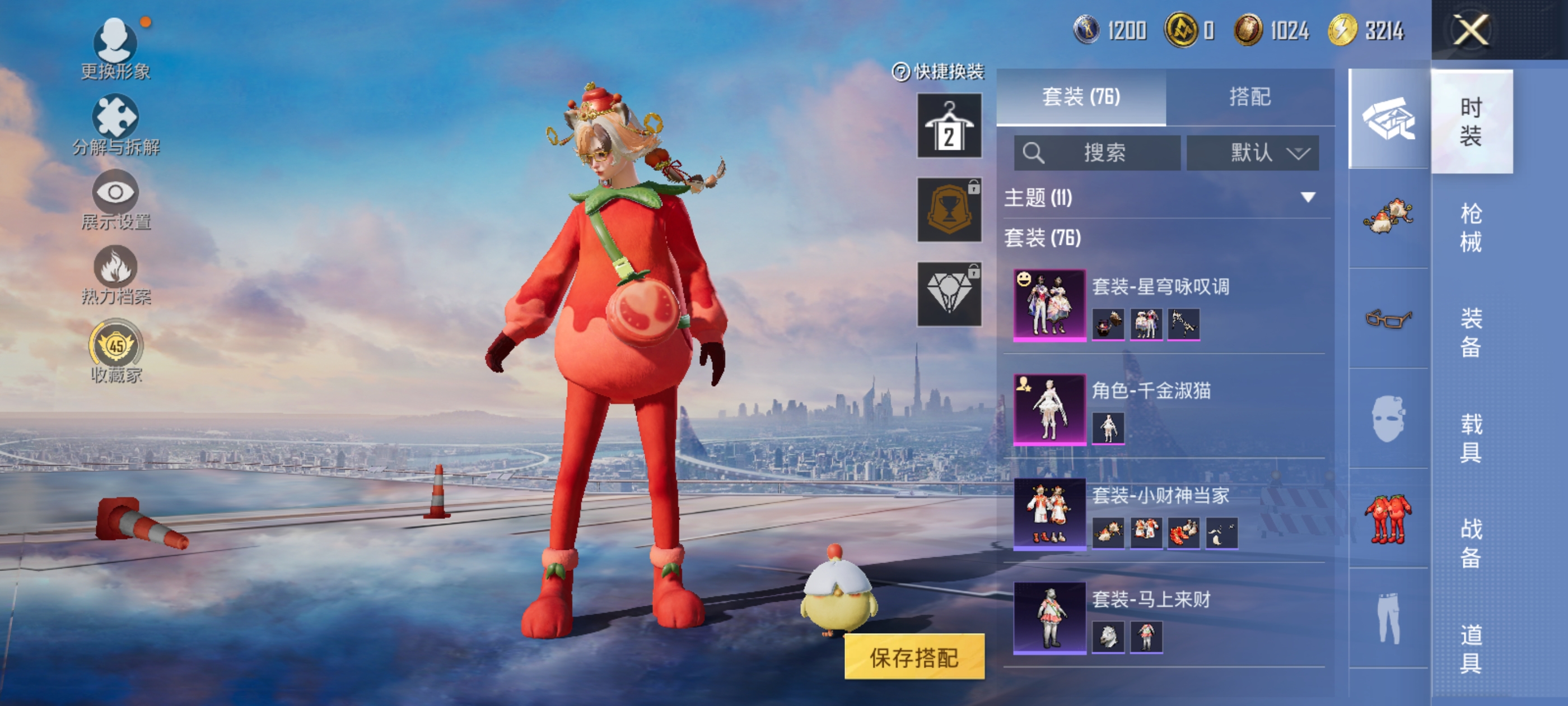Click 快捷换装 quick outfit help
Screen dimensions: 1568x706
pos(938,72)
